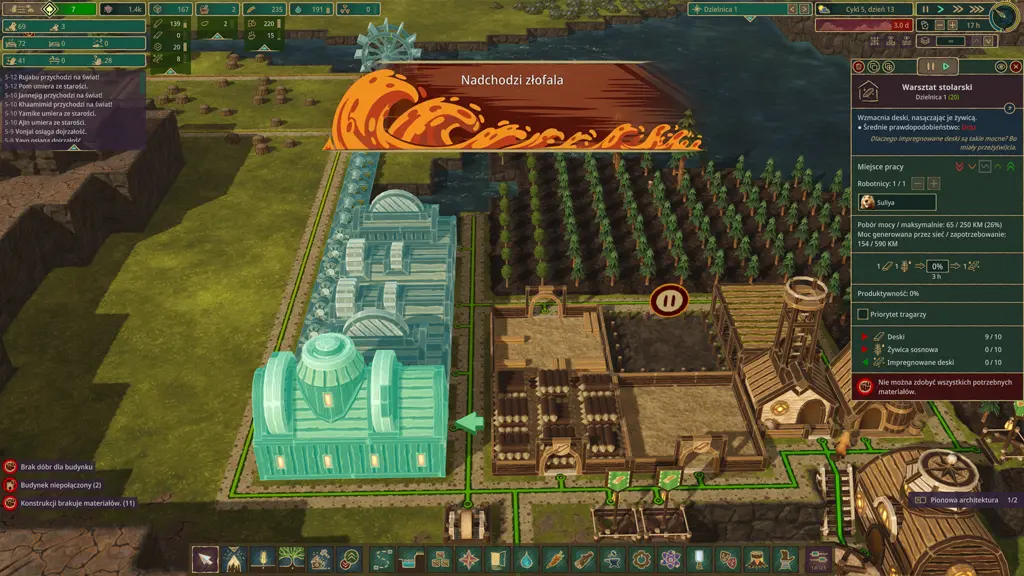Image resolution: width=1024 pixels, height=576 pixels.
Task: Tick the Priorytet tragarzy checkbox
Action: [x=864, y=314]
